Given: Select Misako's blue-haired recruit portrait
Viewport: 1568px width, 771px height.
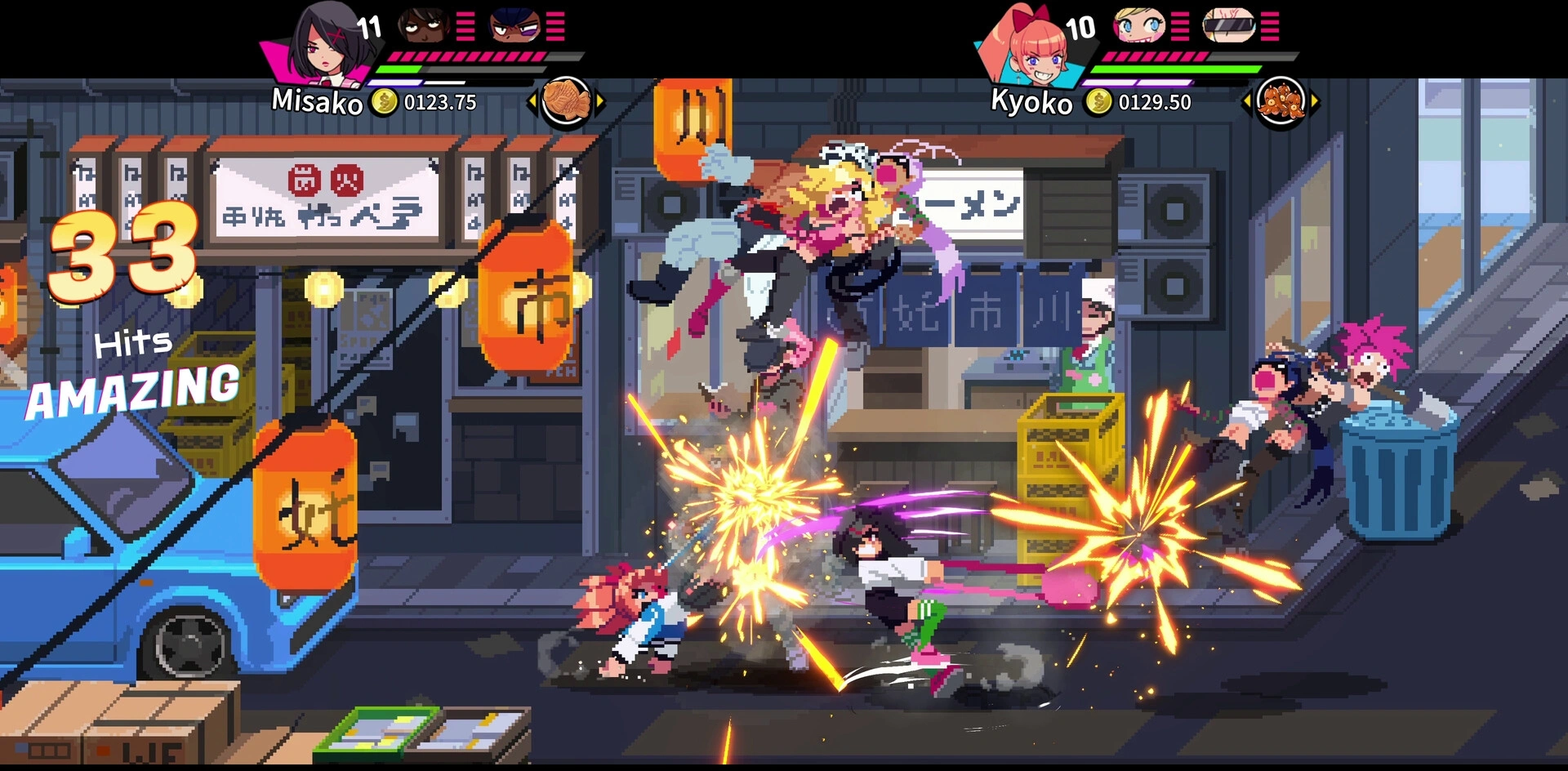Looking at the screenshot, I should (x=514, y=26).
